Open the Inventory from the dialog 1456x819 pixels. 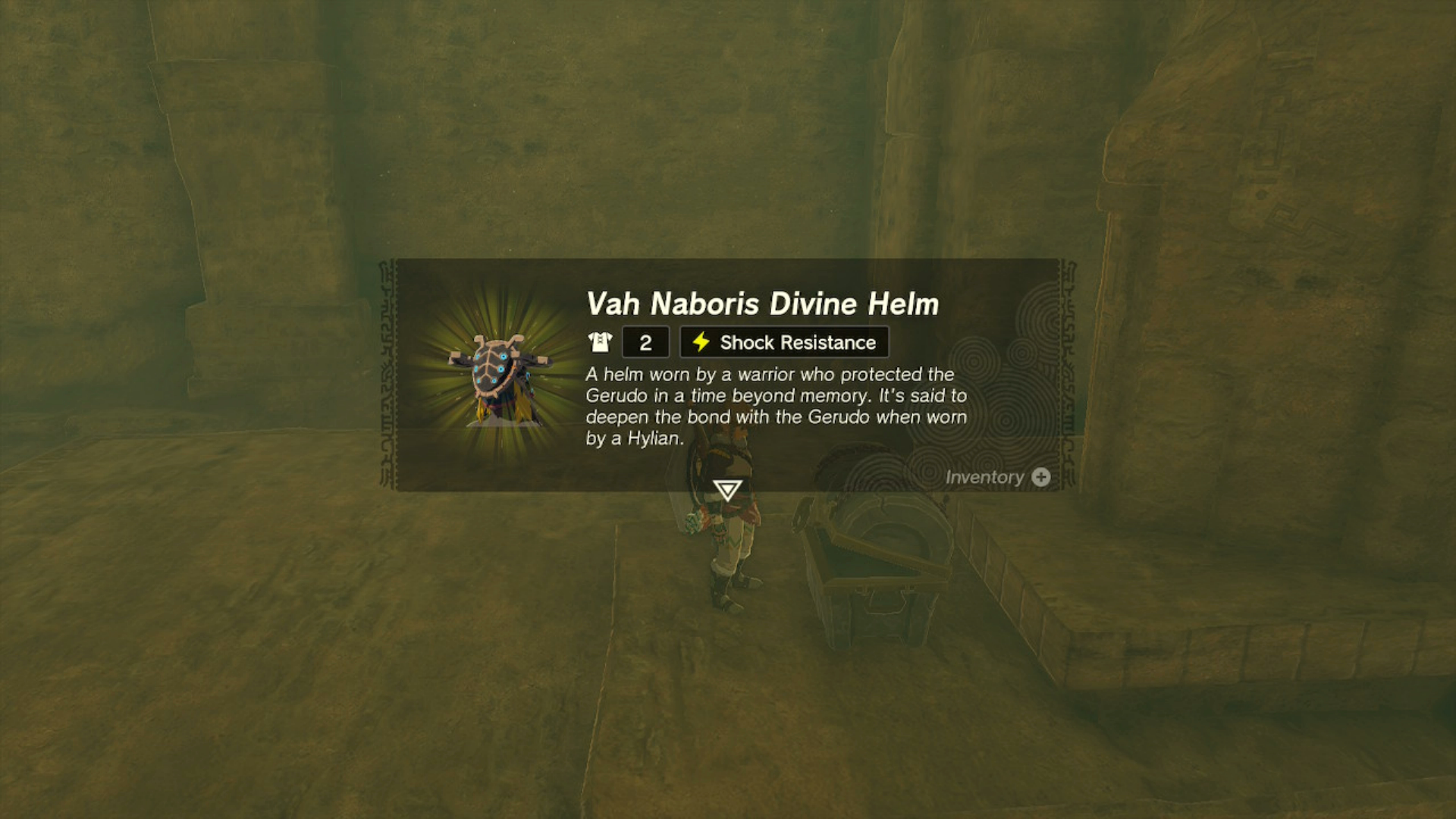coord(998,477)
